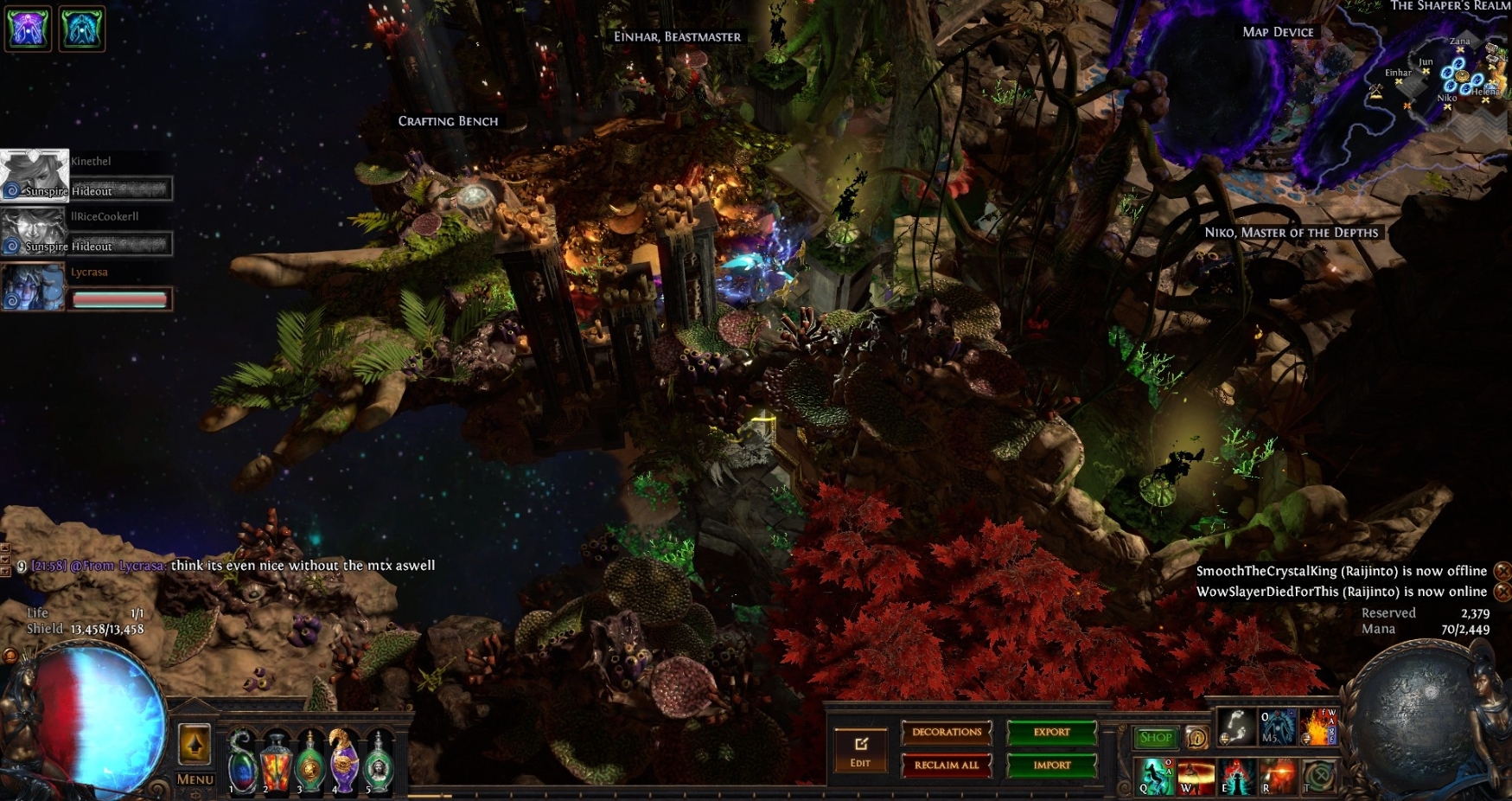The width and height of the screenshot is (1512, 801).
Task: Use the purple gold-winged flask in slot 4
Action: pos(344,762)
